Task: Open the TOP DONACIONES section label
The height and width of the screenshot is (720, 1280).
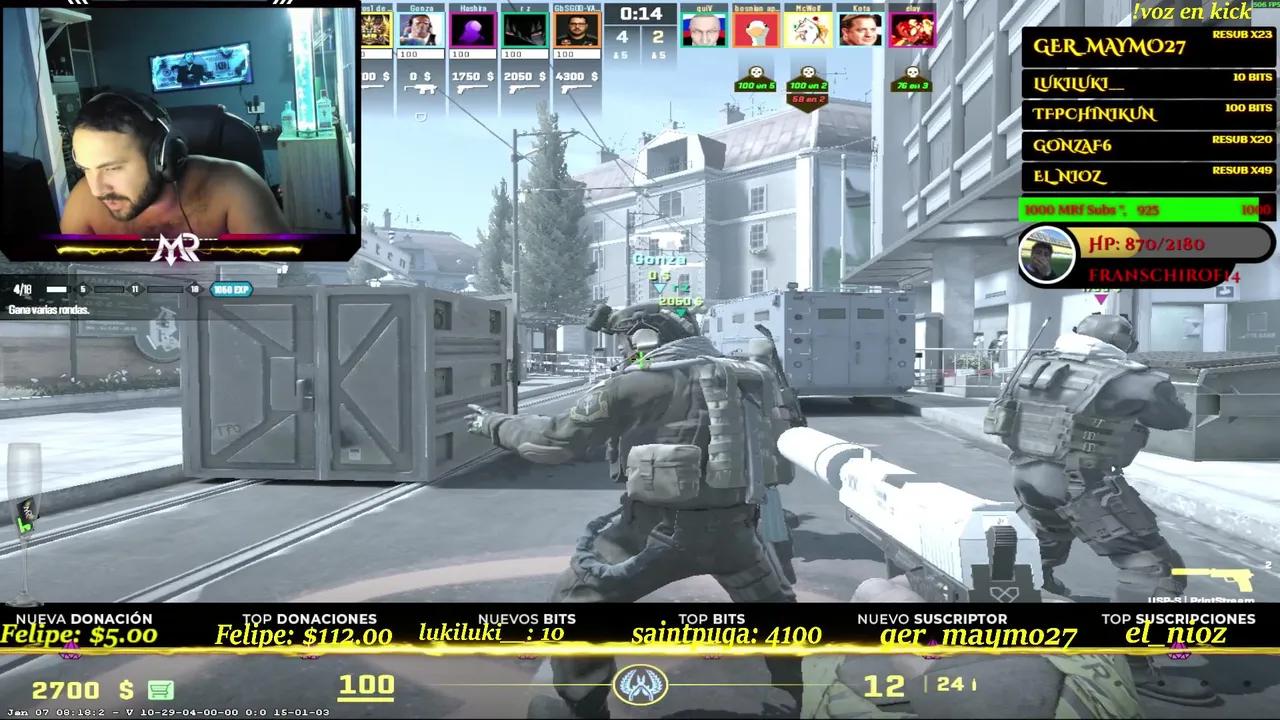Action: tap(310, 619)
